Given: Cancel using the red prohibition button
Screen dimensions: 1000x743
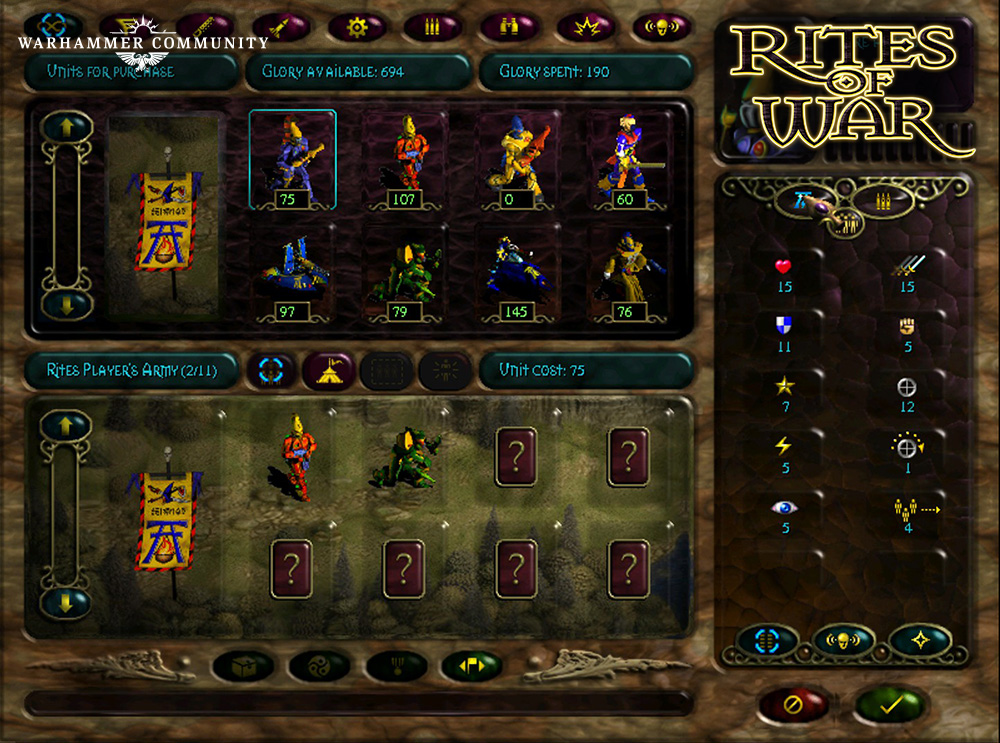Looking at the screenshot, I should (793, 705).
